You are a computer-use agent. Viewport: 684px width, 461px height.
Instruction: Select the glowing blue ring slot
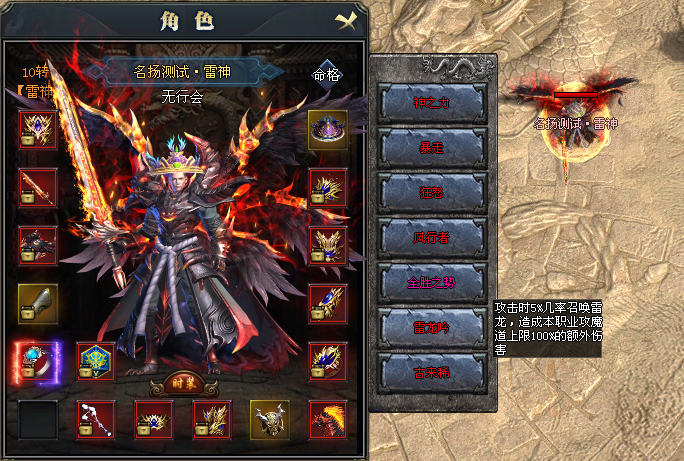point(38,361)
